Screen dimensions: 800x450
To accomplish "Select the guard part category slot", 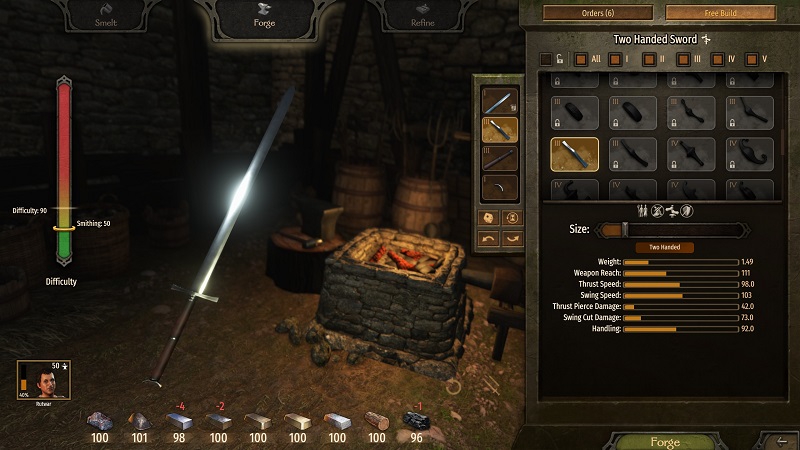I will point(500,129).
